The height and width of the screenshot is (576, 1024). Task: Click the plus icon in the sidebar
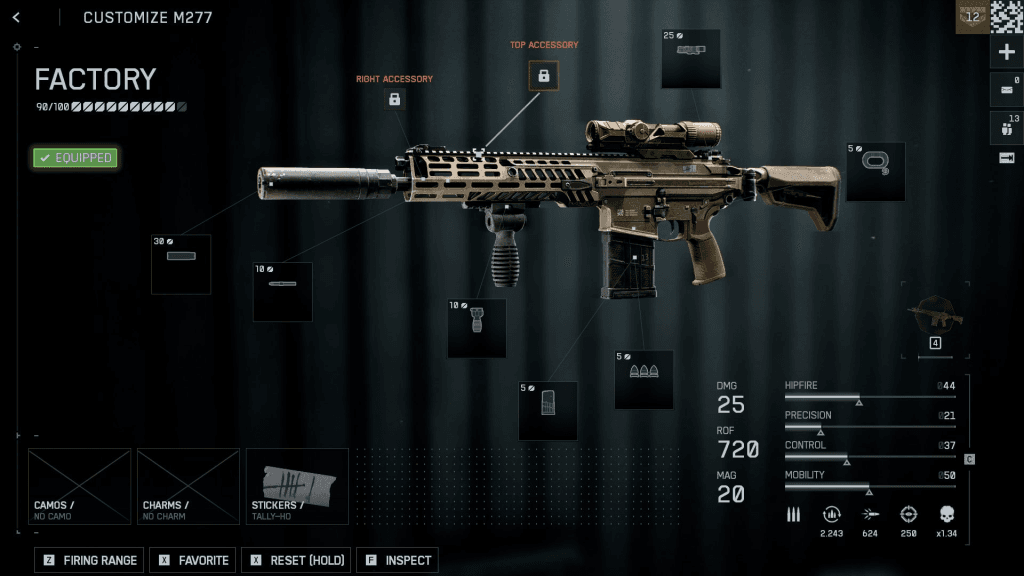point(1006,53)
